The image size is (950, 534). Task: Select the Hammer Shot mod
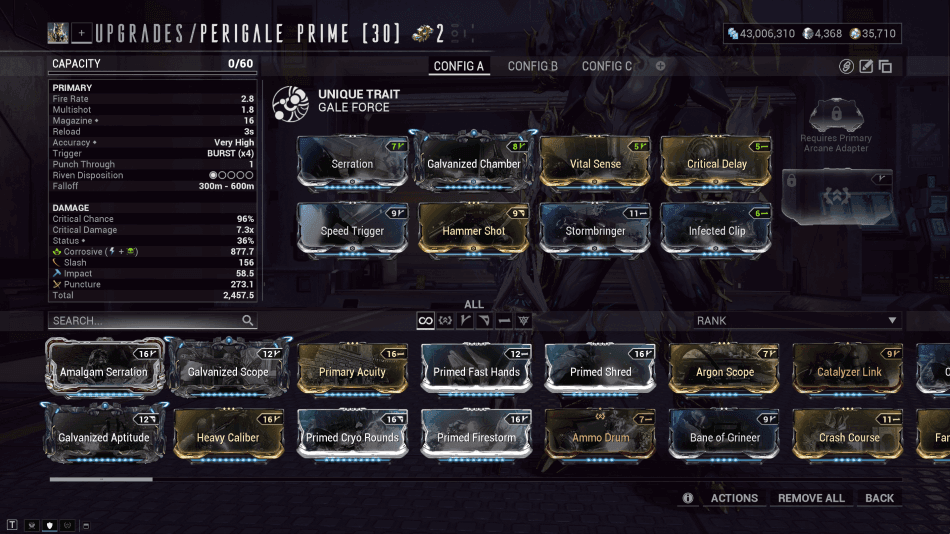(x=474, y=230)
